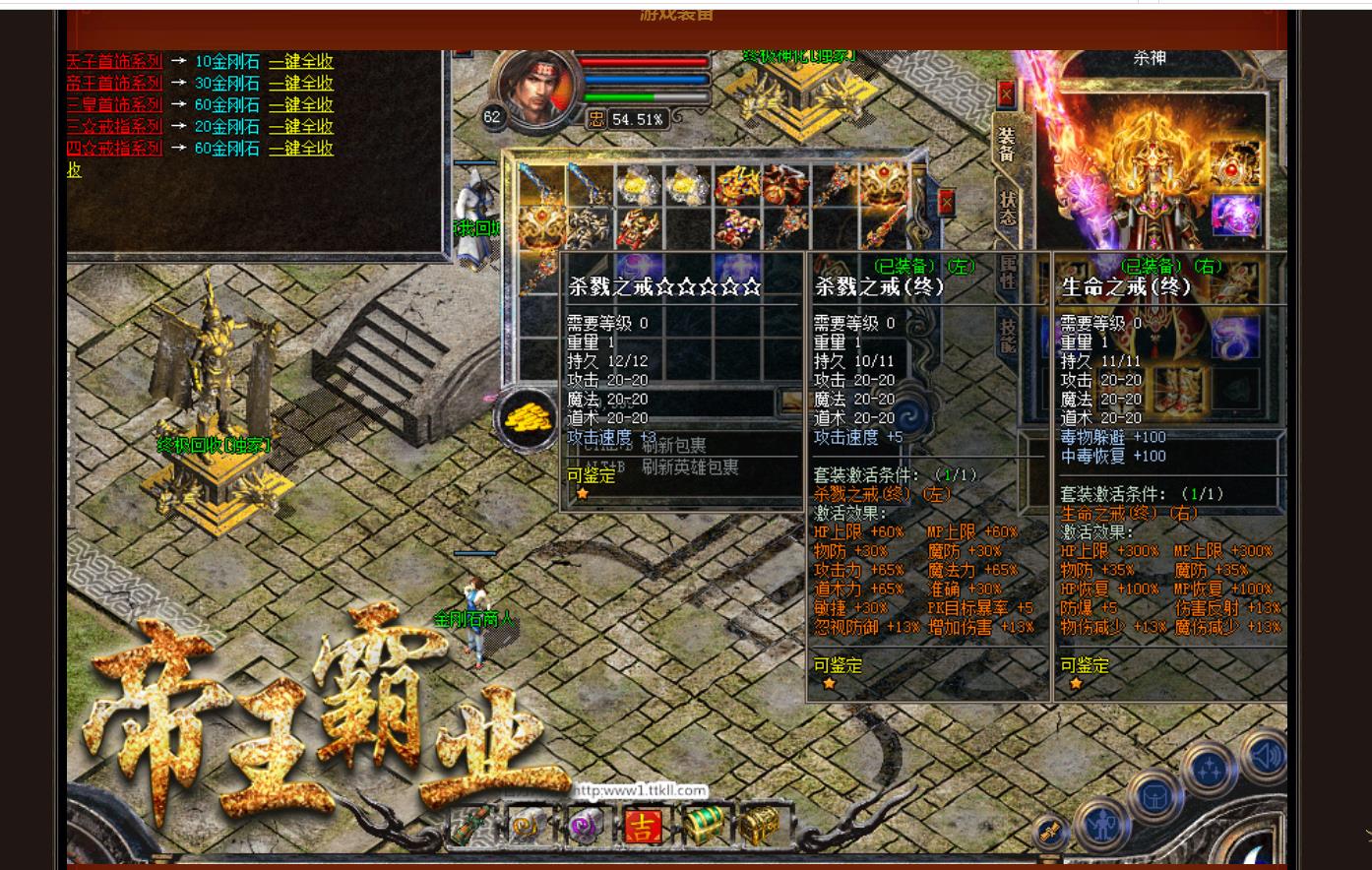
Task: Click the level 62 character portrait
Action: (536, 89)
